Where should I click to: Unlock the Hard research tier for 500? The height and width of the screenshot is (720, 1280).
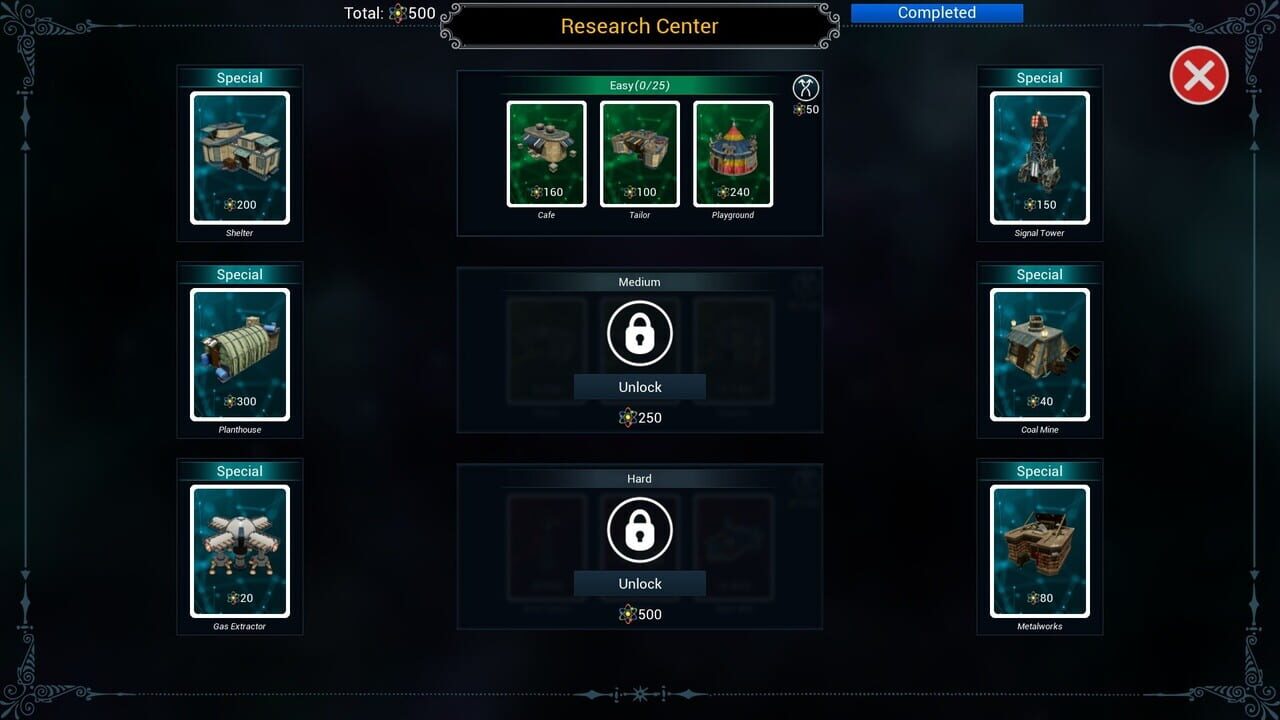click(x=640, y=583)
